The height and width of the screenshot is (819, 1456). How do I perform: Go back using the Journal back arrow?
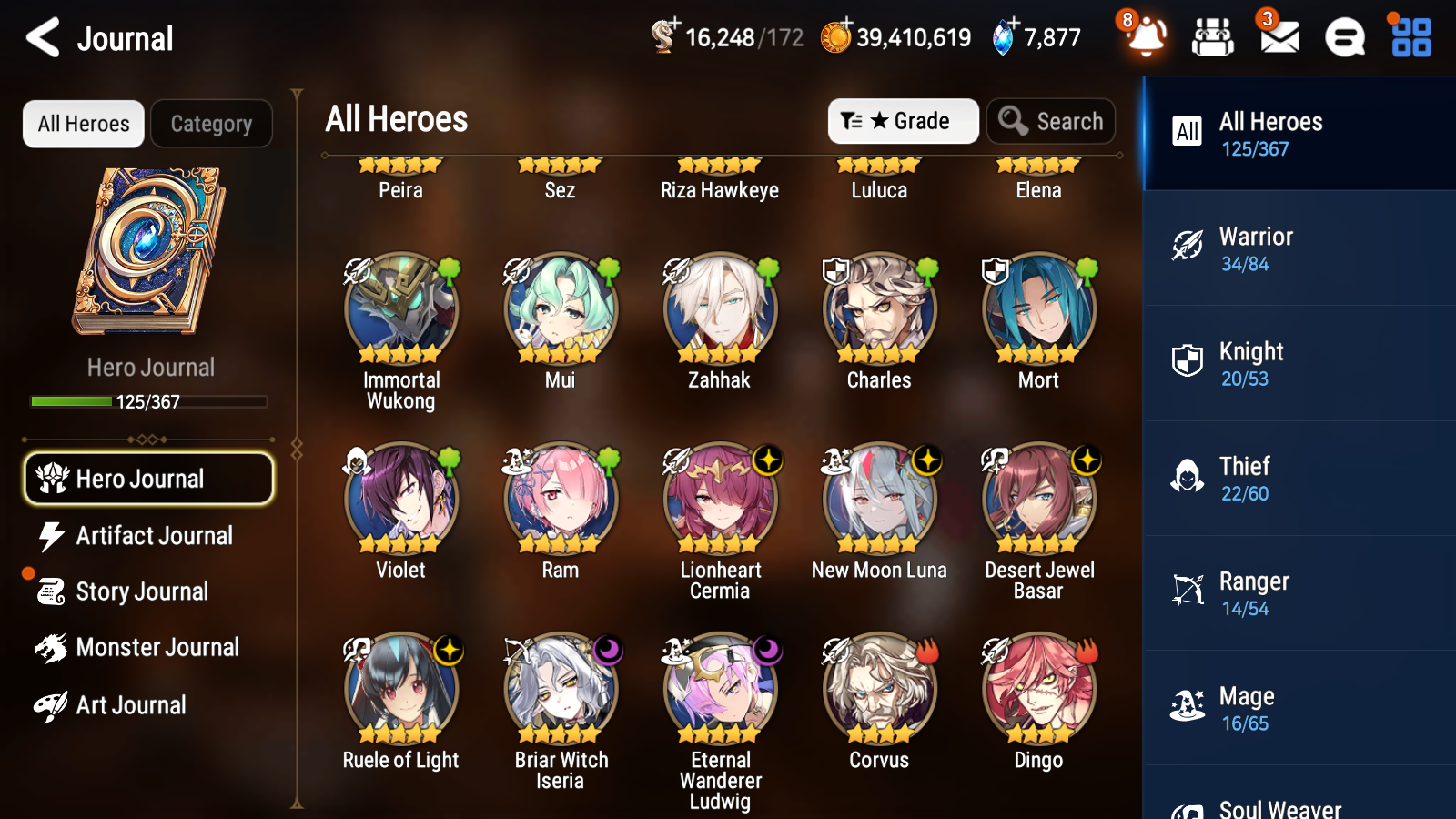[41, 37]
